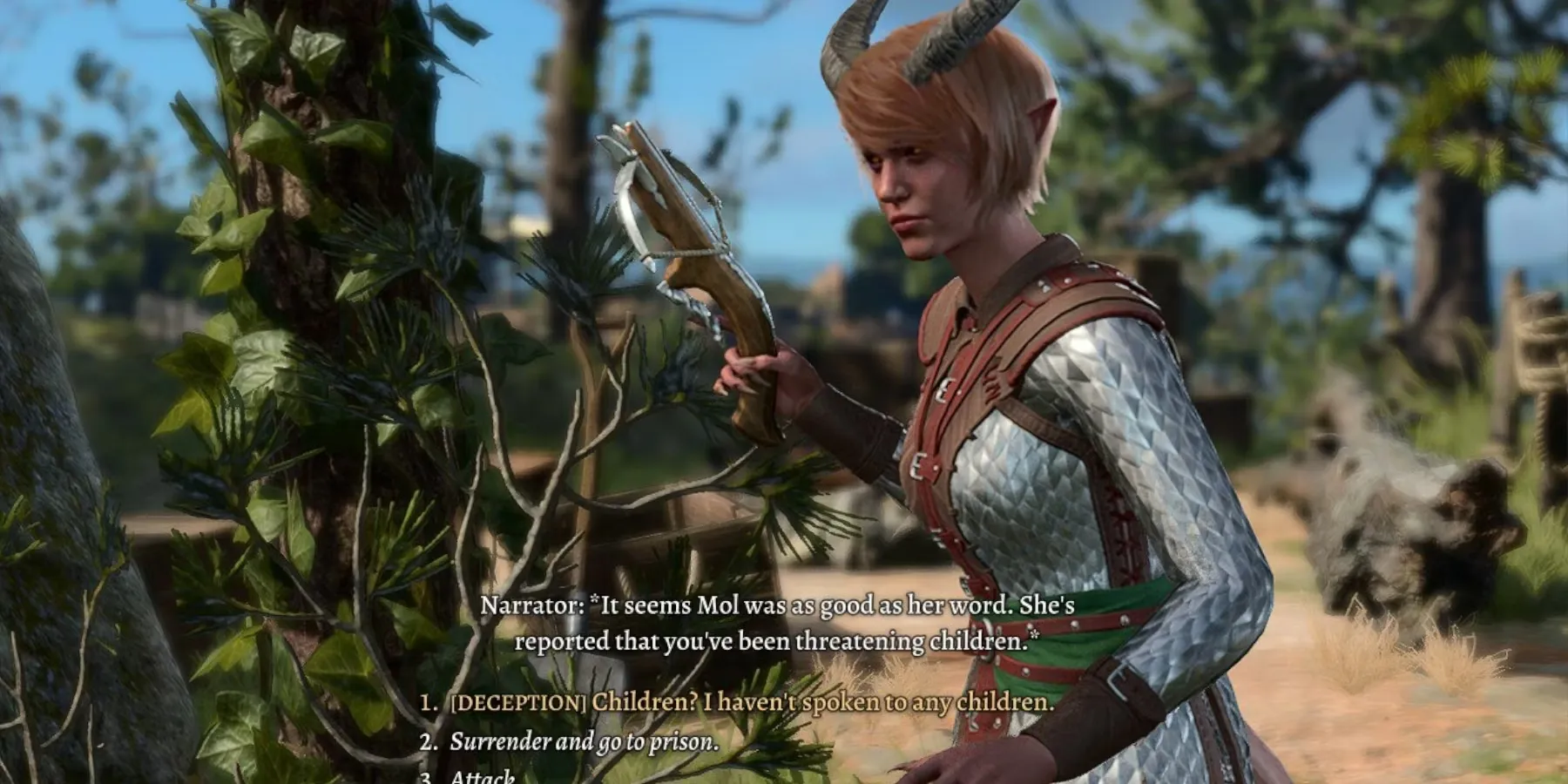The height and width of the screenshot is (784, 1568).
Task: Pick the Attack dialogue option
Action: click(x=482, y=777)
